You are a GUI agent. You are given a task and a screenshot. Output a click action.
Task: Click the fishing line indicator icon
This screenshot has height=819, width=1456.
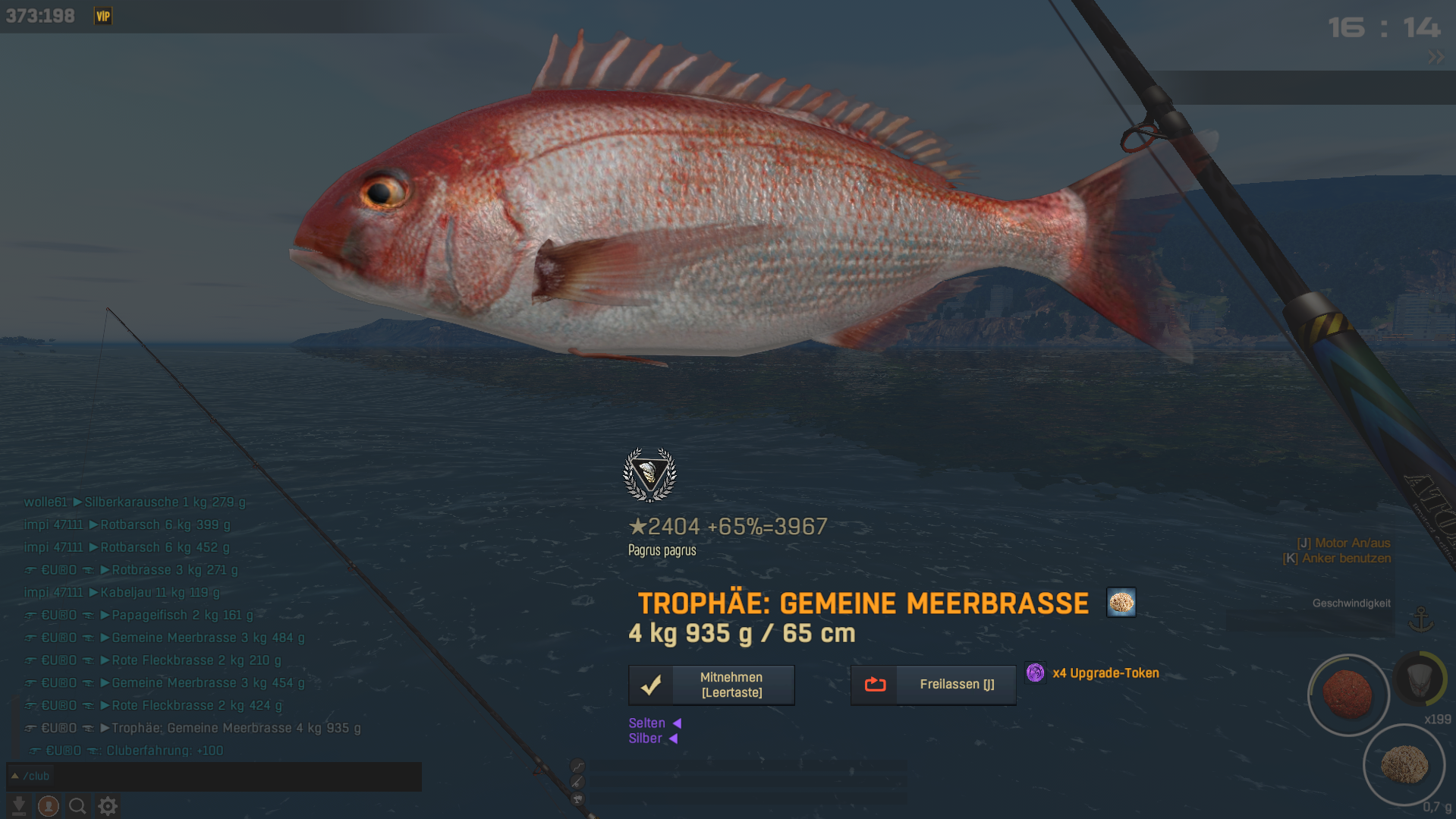(577, 766)
